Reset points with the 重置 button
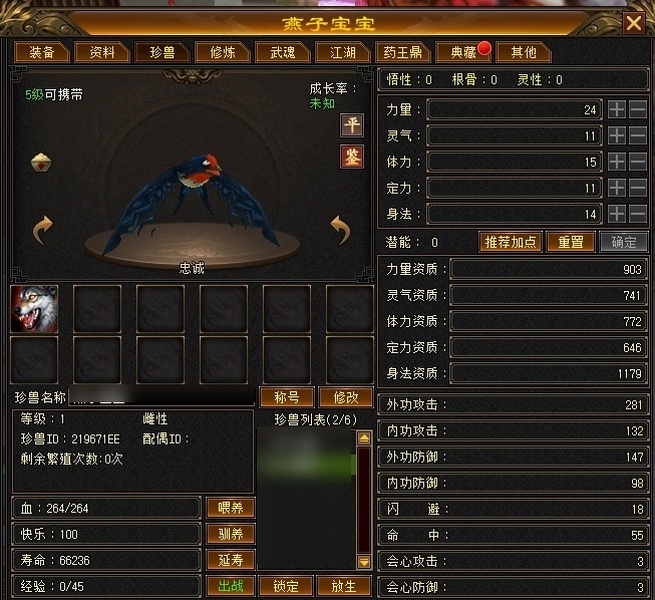This screenshot has width=655, height=600. [x=570, y=242]
